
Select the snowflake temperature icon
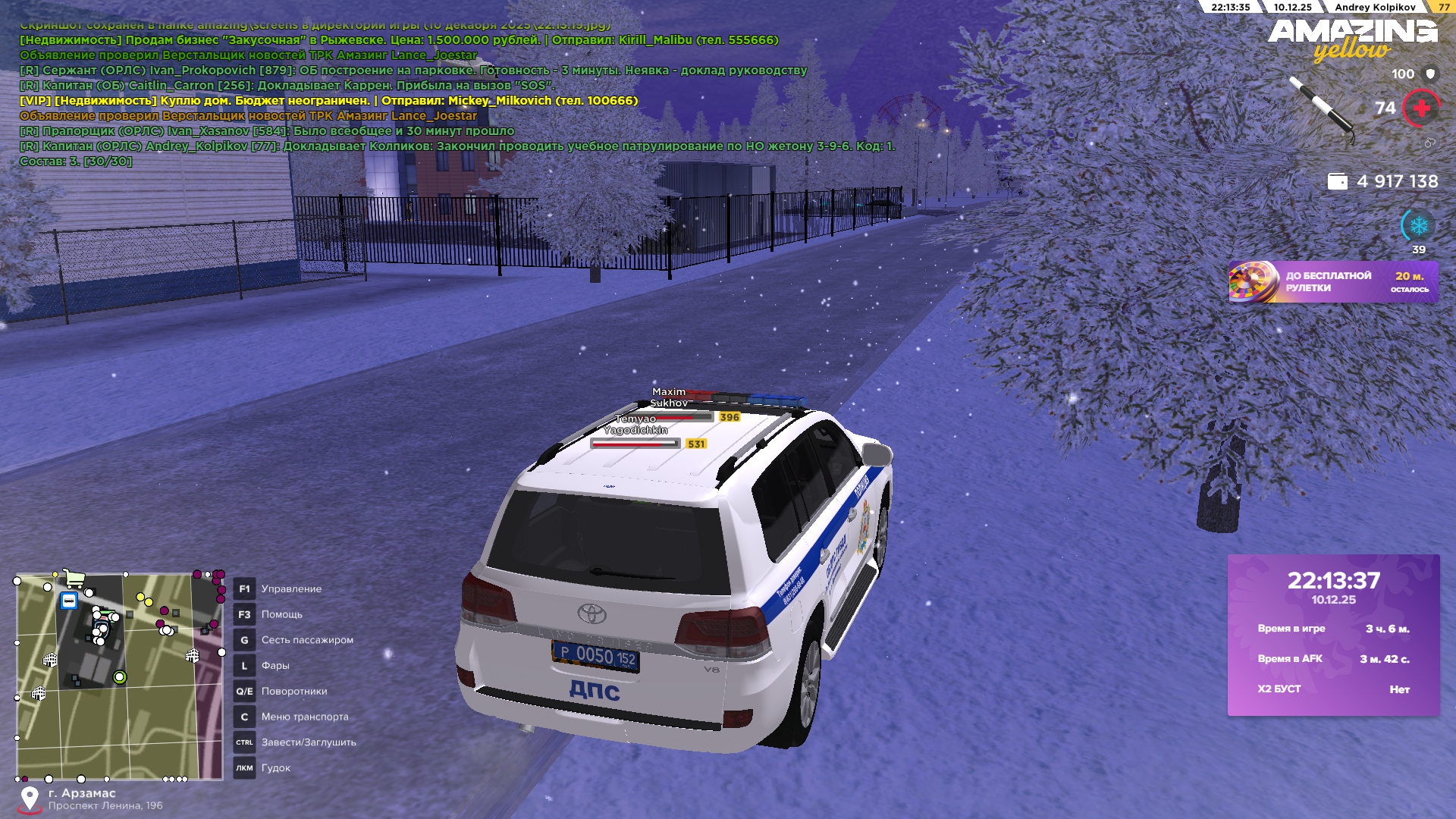pos(1418,226)
